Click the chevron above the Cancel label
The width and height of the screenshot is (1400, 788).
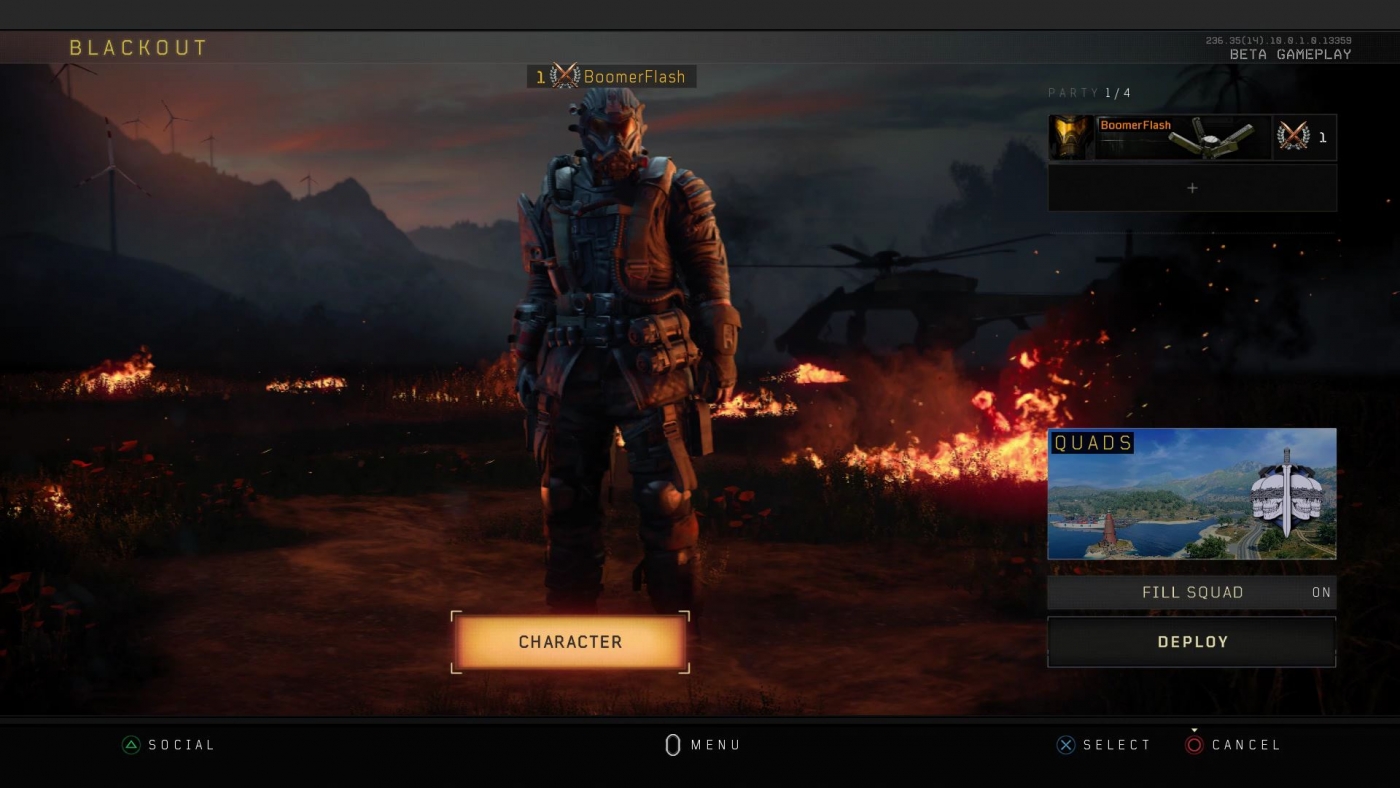(x=1194, y=729)
